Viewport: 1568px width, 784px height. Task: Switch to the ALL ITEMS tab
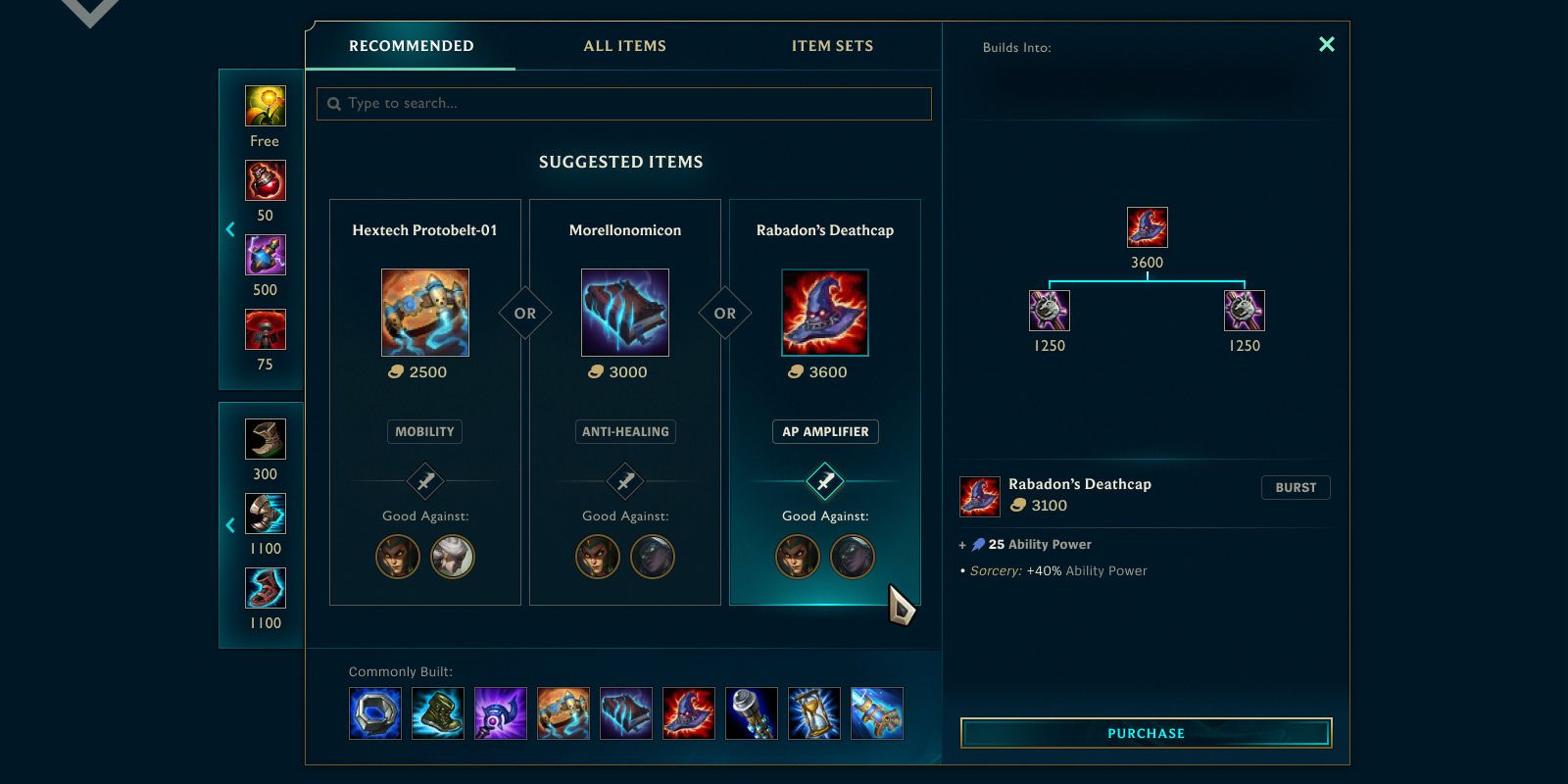[x=624, y=45]
